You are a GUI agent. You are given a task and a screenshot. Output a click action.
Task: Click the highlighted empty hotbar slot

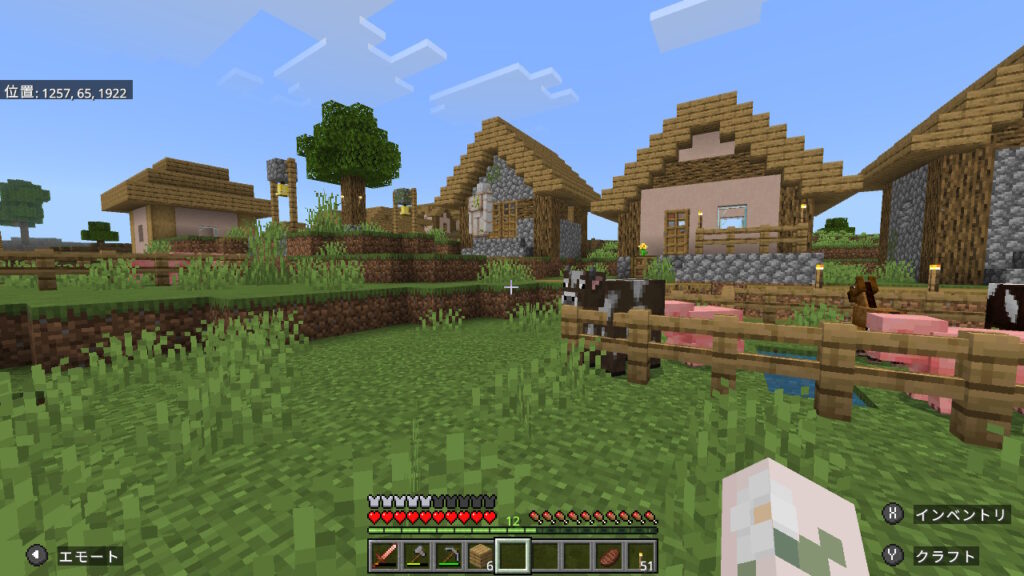tap(513, 555)
